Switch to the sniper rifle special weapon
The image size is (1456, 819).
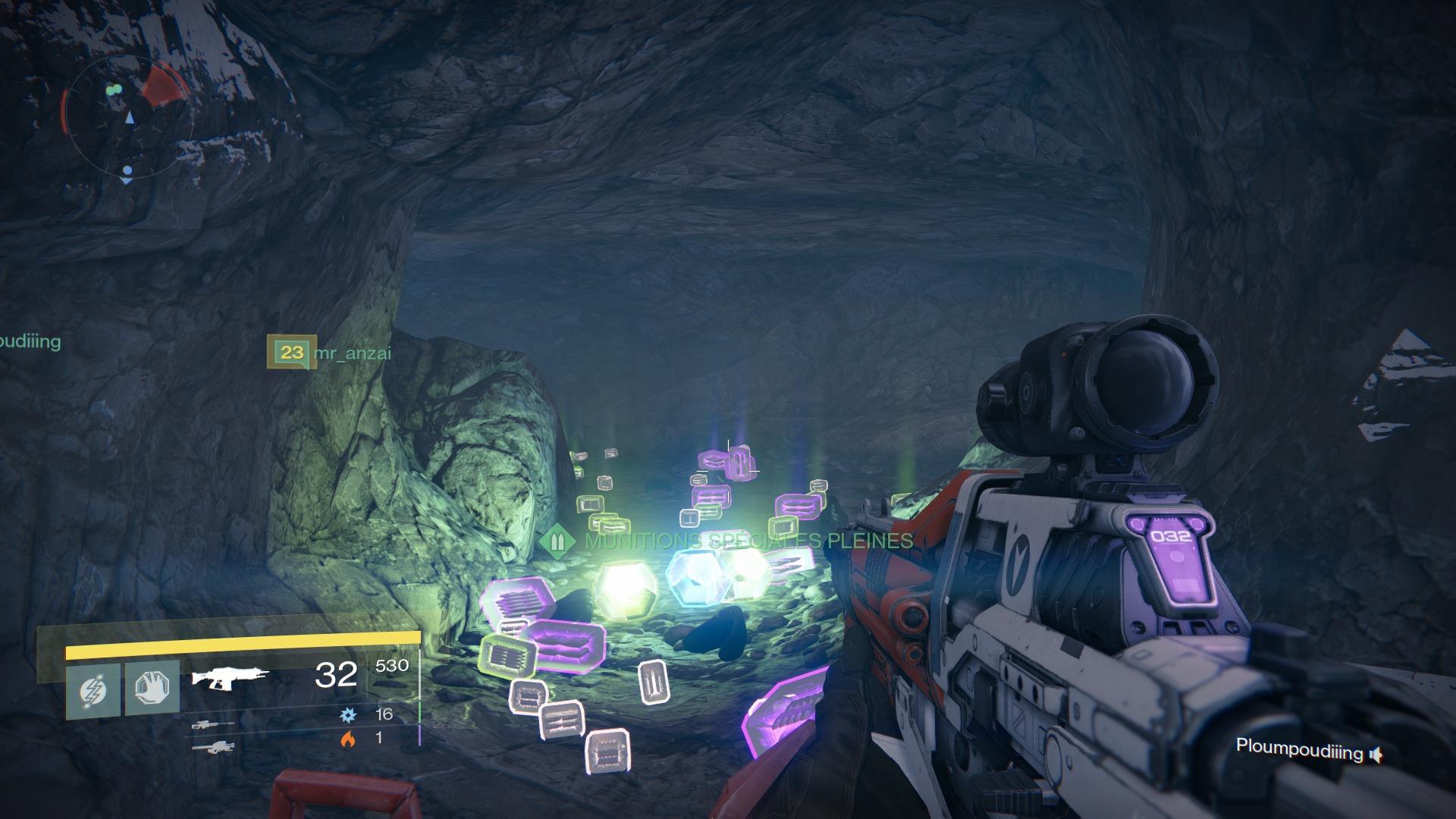(212, 725)
